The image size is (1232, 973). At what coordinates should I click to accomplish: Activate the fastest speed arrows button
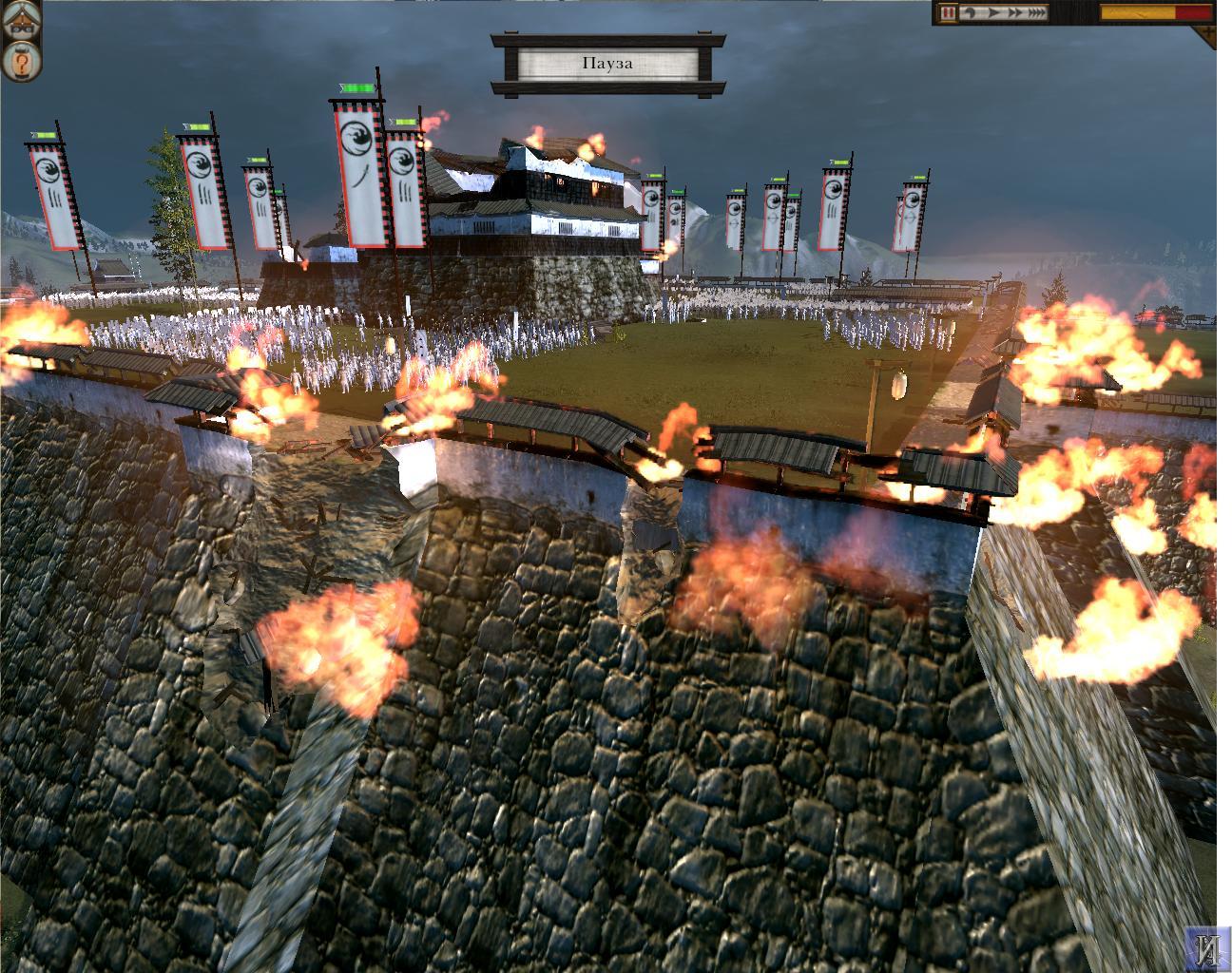(1035, 13)
